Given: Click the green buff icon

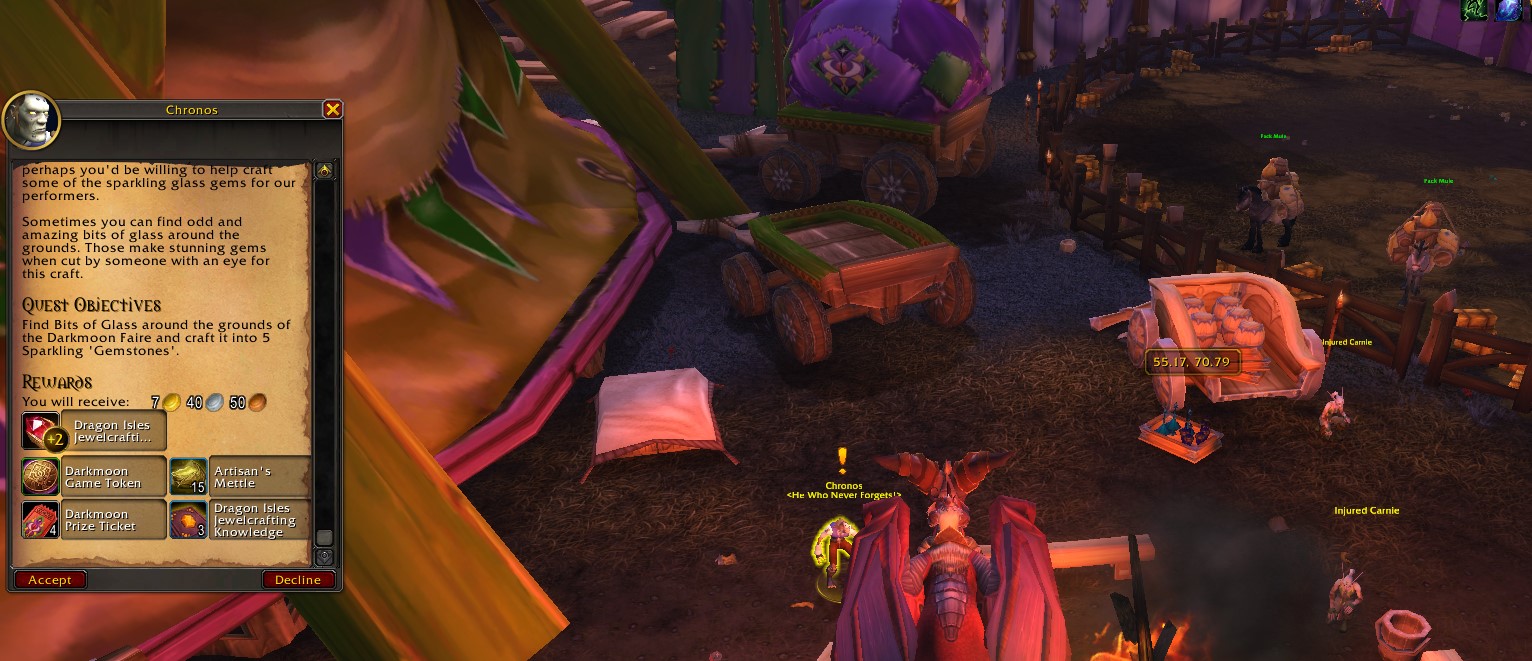Looking at the screenshot, I should [1473, 9].
